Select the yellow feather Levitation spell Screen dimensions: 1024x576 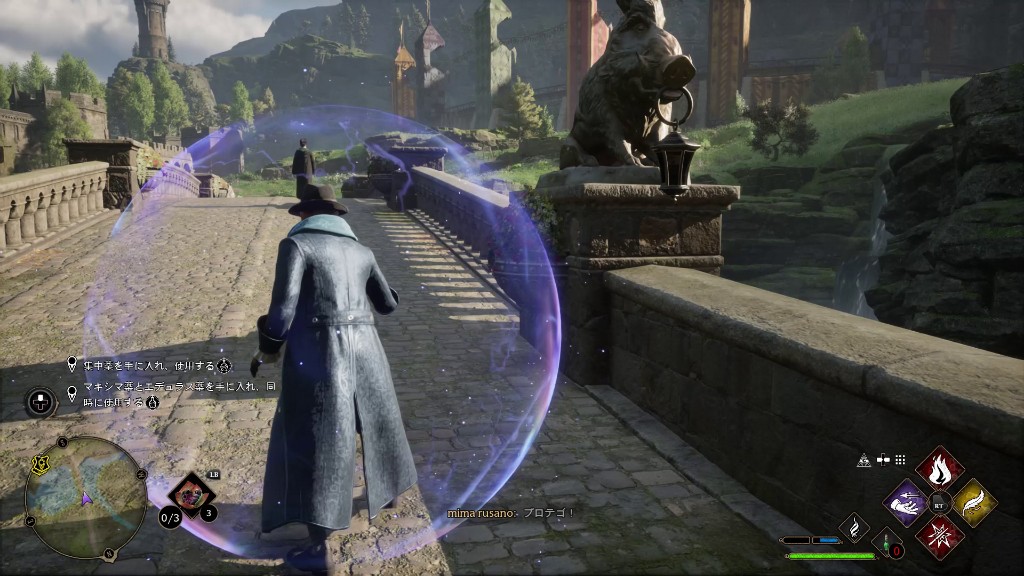pyautogui.click(x=974, y=502)
